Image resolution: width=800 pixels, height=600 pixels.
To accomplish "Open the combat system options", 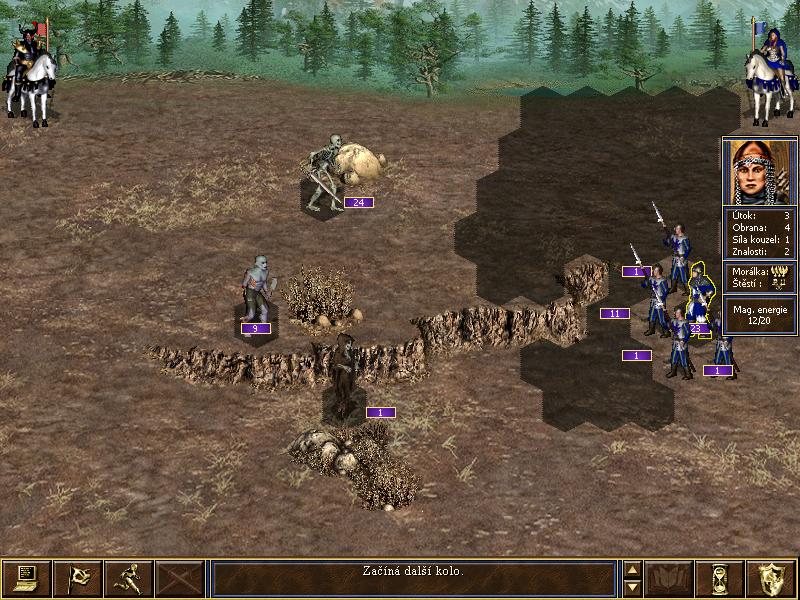I will [x=27, y=578].
